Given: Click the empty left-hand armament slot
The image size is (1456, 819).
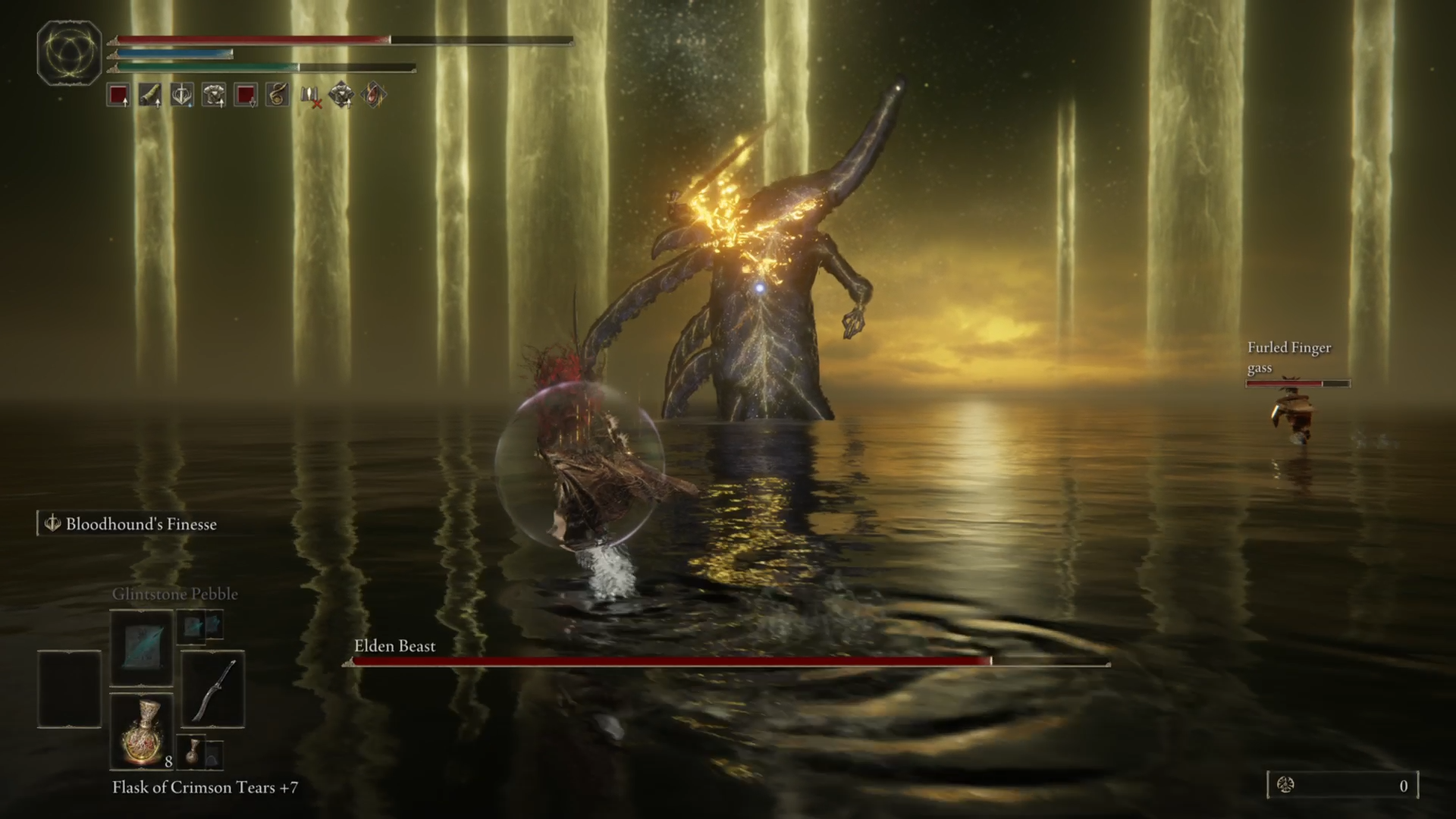Looking at the screenshot, I should click(x=69, y=689).
